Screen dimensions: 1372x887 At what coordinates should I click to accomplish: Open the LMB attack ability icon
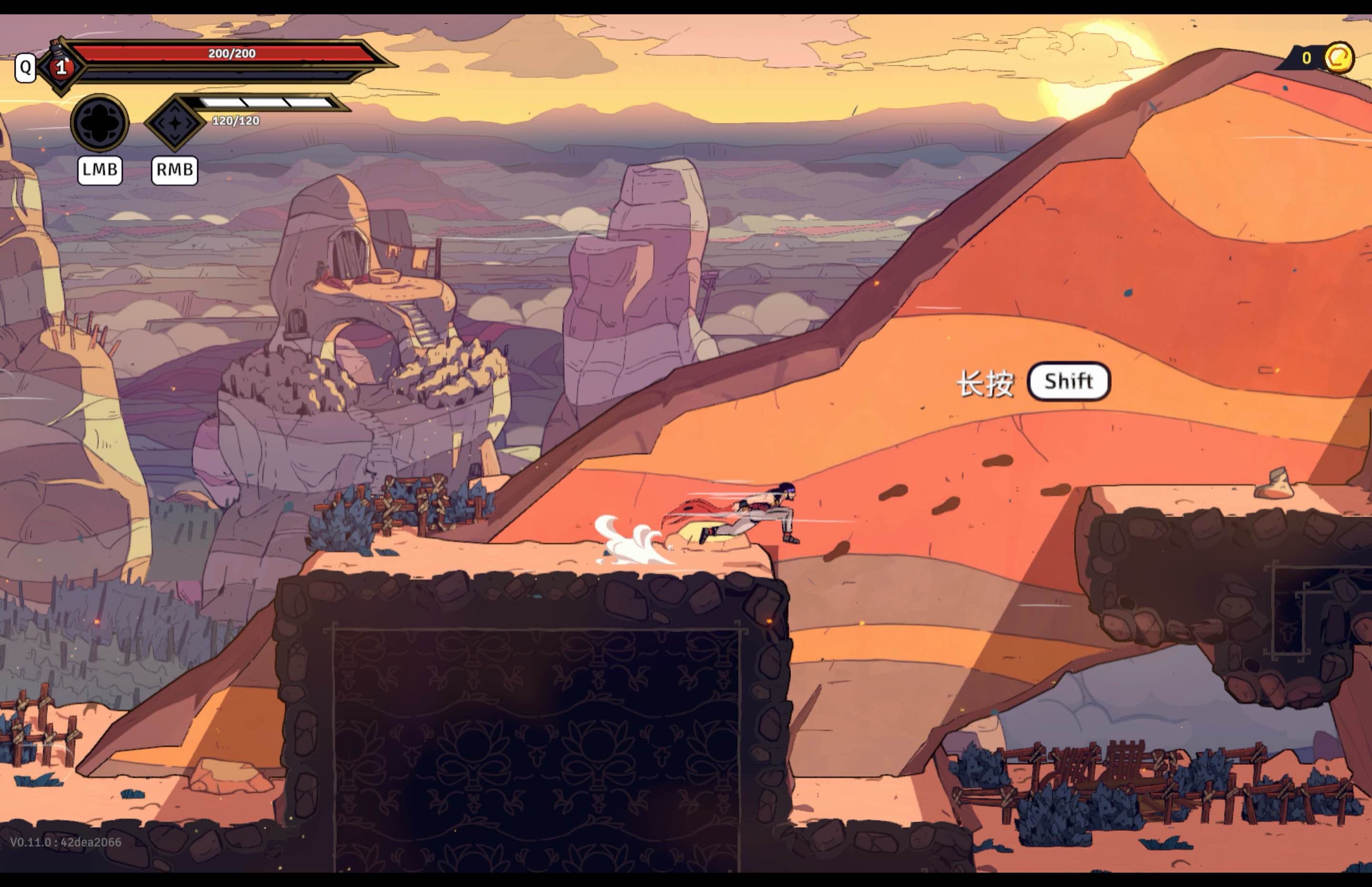[x=99, y=123]
